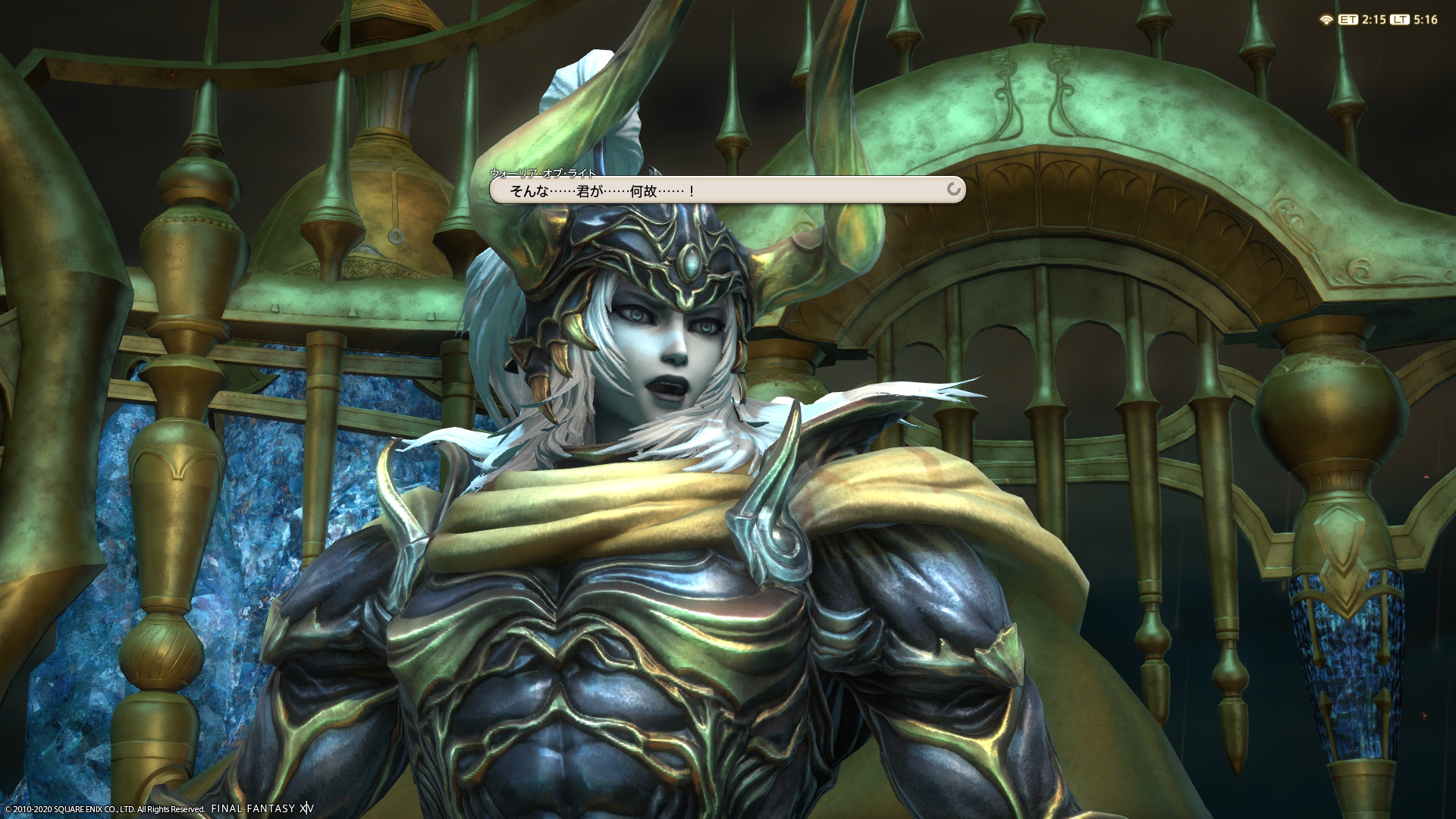This screenshot has width=1456, height=819.
Task: Advance the Warrior of Light dialogue box
Action: 726,190
